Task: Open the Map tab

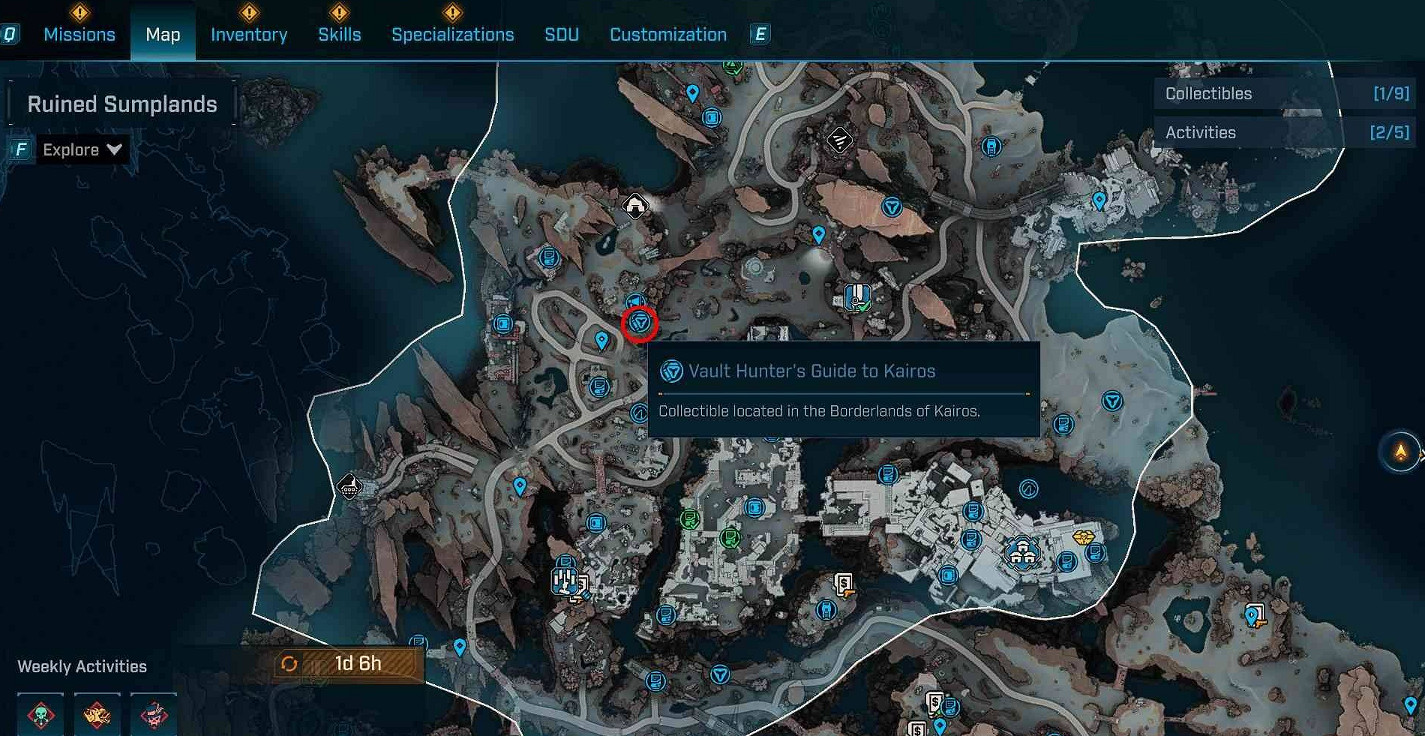Action: tap(163, 34)
